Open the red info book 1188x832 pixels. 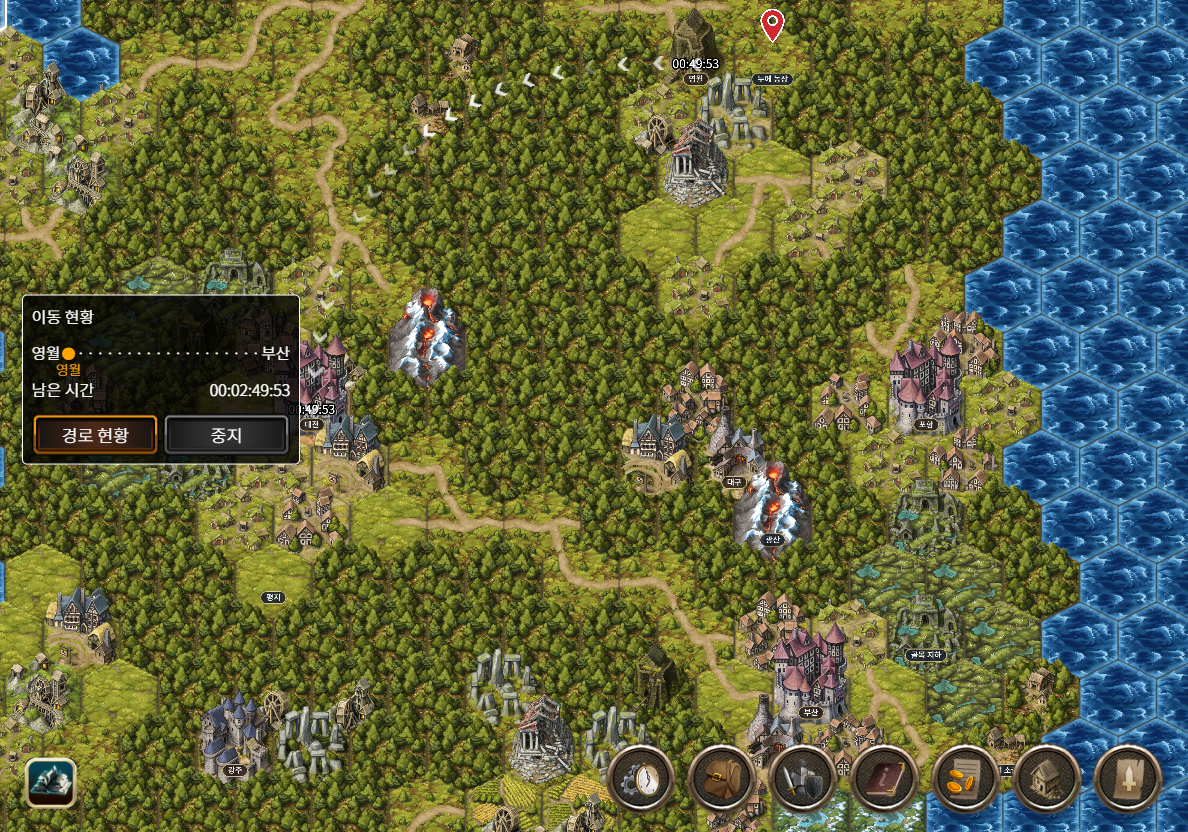coord(884,779)
